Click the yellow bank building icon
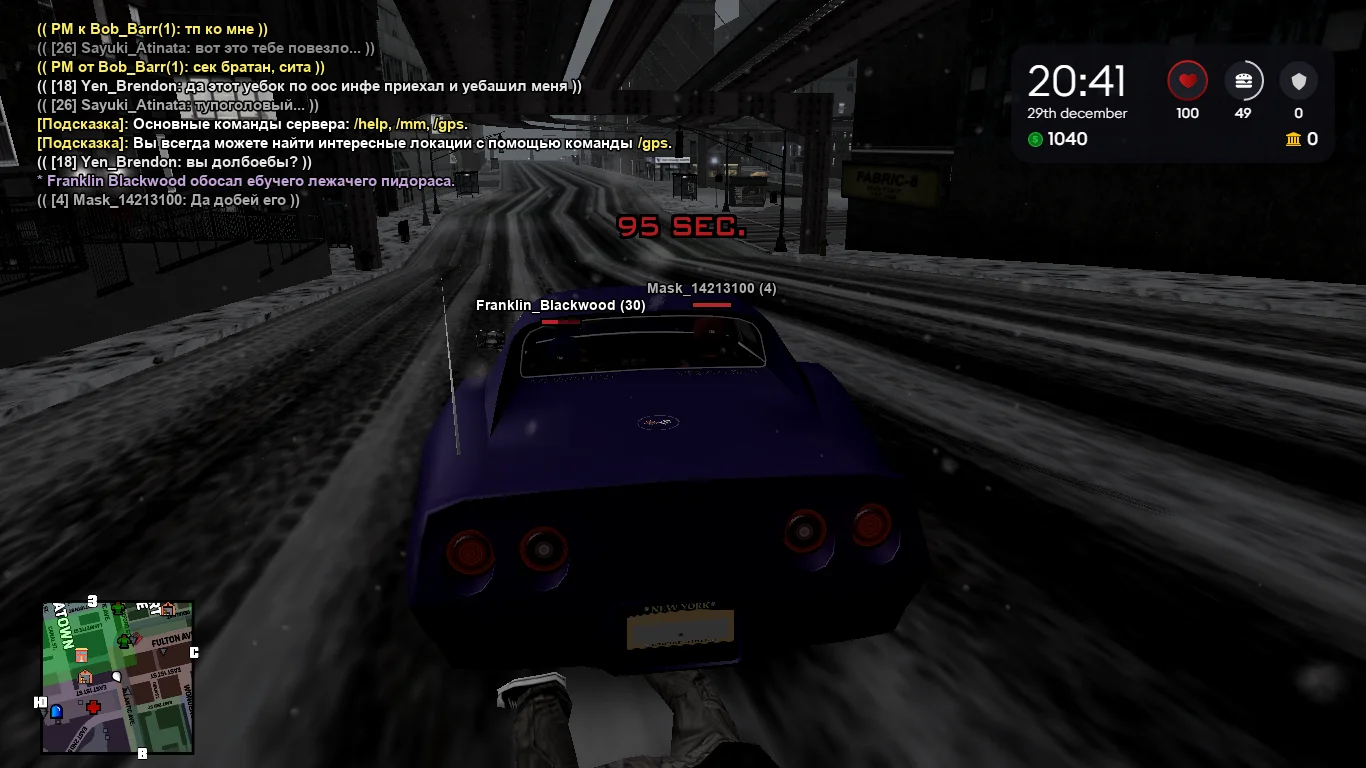1366x768 pixels. (x=1294, y=139)
